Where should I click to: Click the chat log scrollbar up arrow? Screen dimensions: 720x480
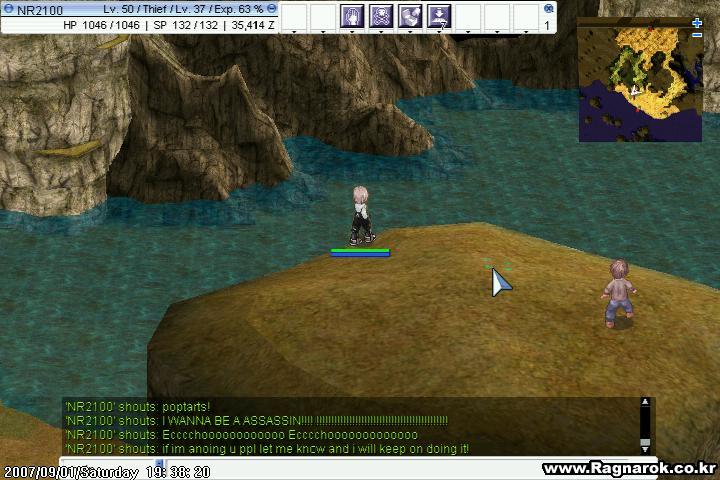point(645,403)
